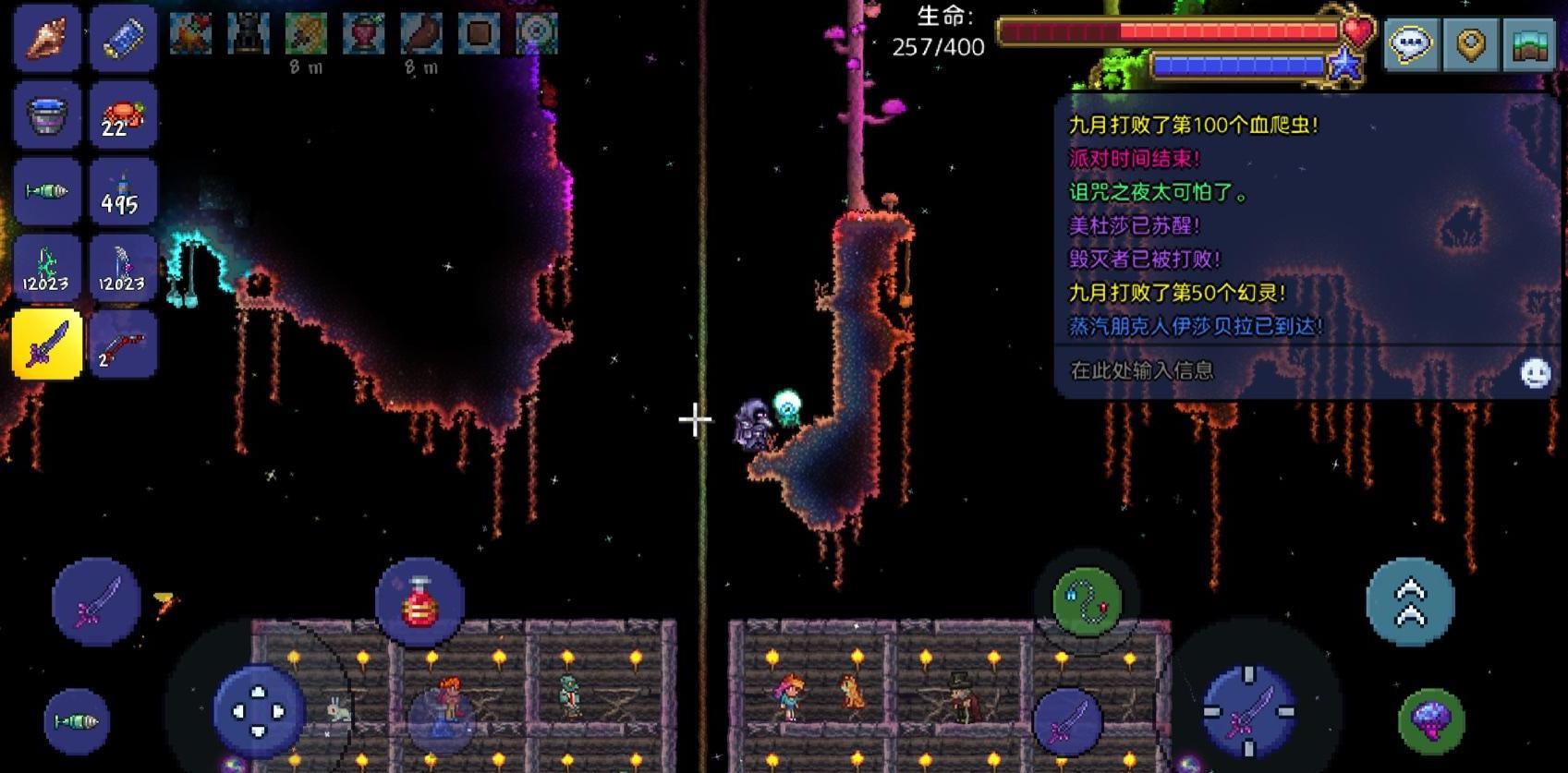Select the red fishing rod slot

(123, 344)
